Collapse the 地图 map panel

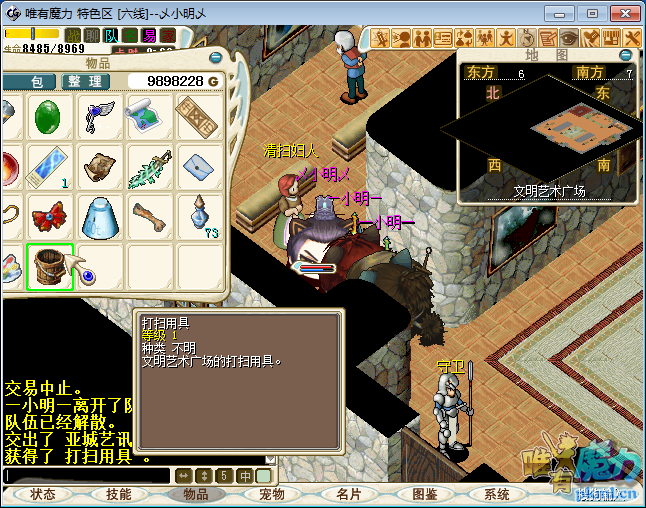click(626, 55)
